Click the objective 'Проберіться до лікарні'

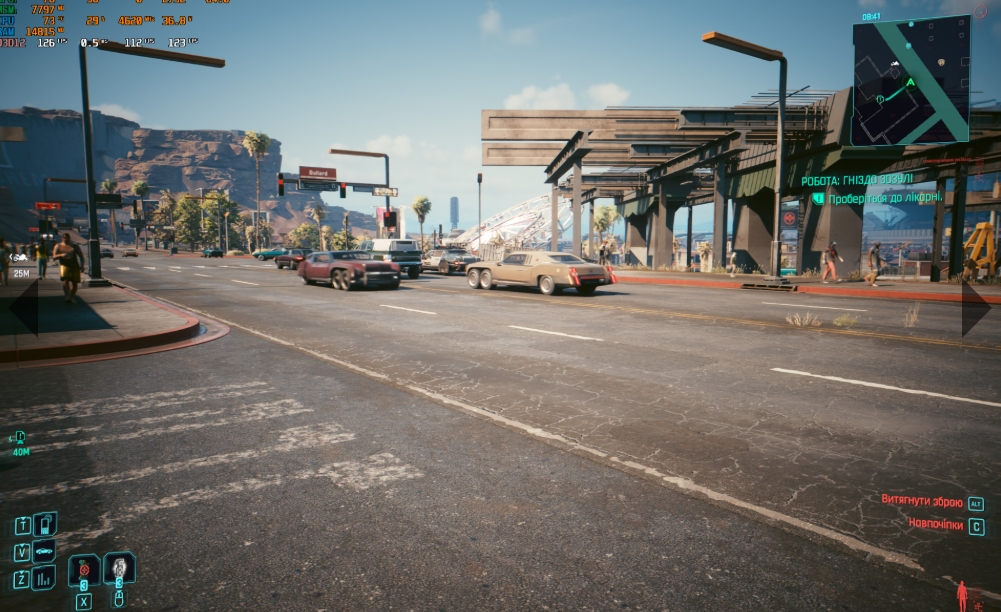coord(884,198)
